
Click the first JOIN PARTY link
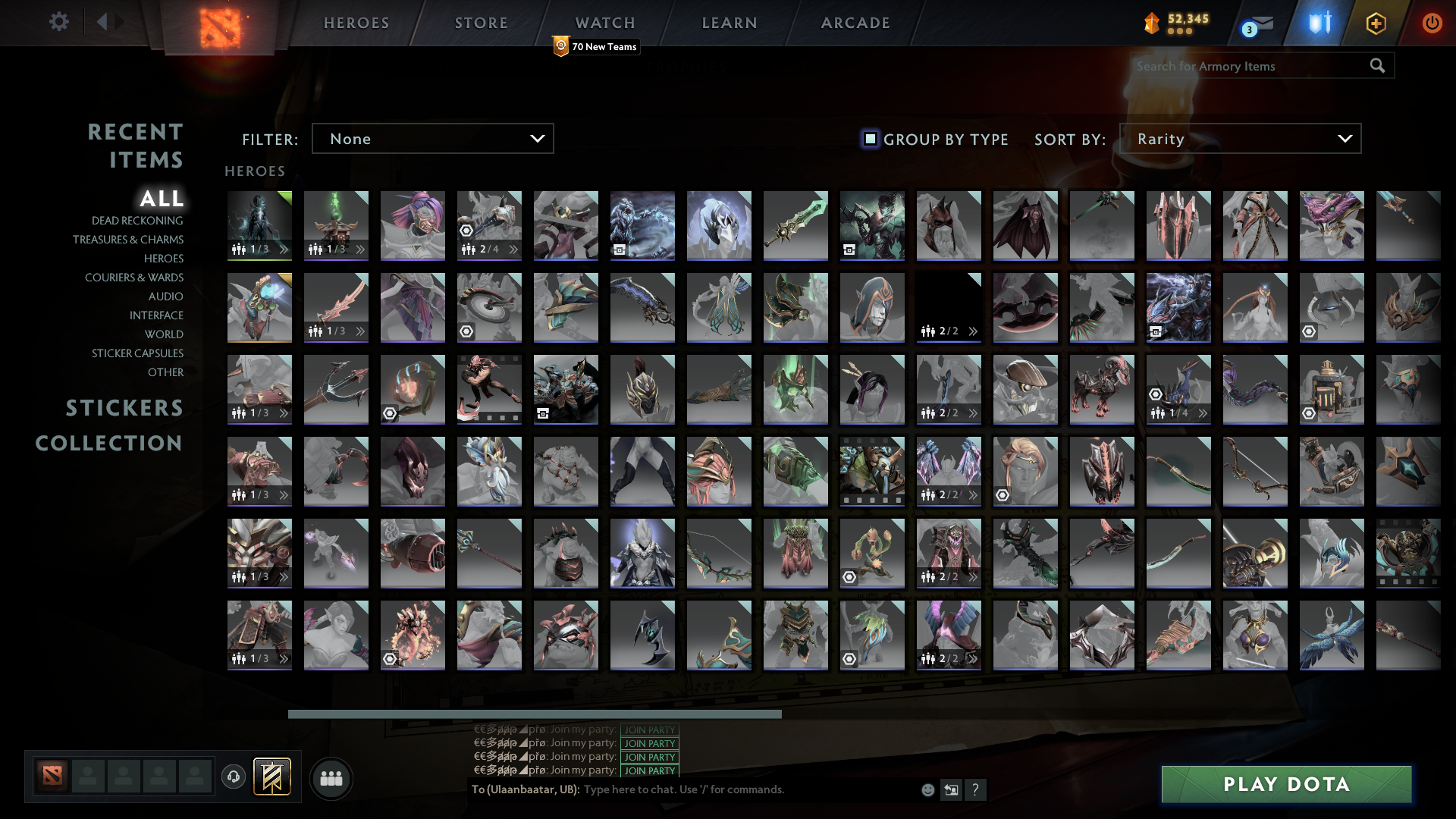[648, 730]
